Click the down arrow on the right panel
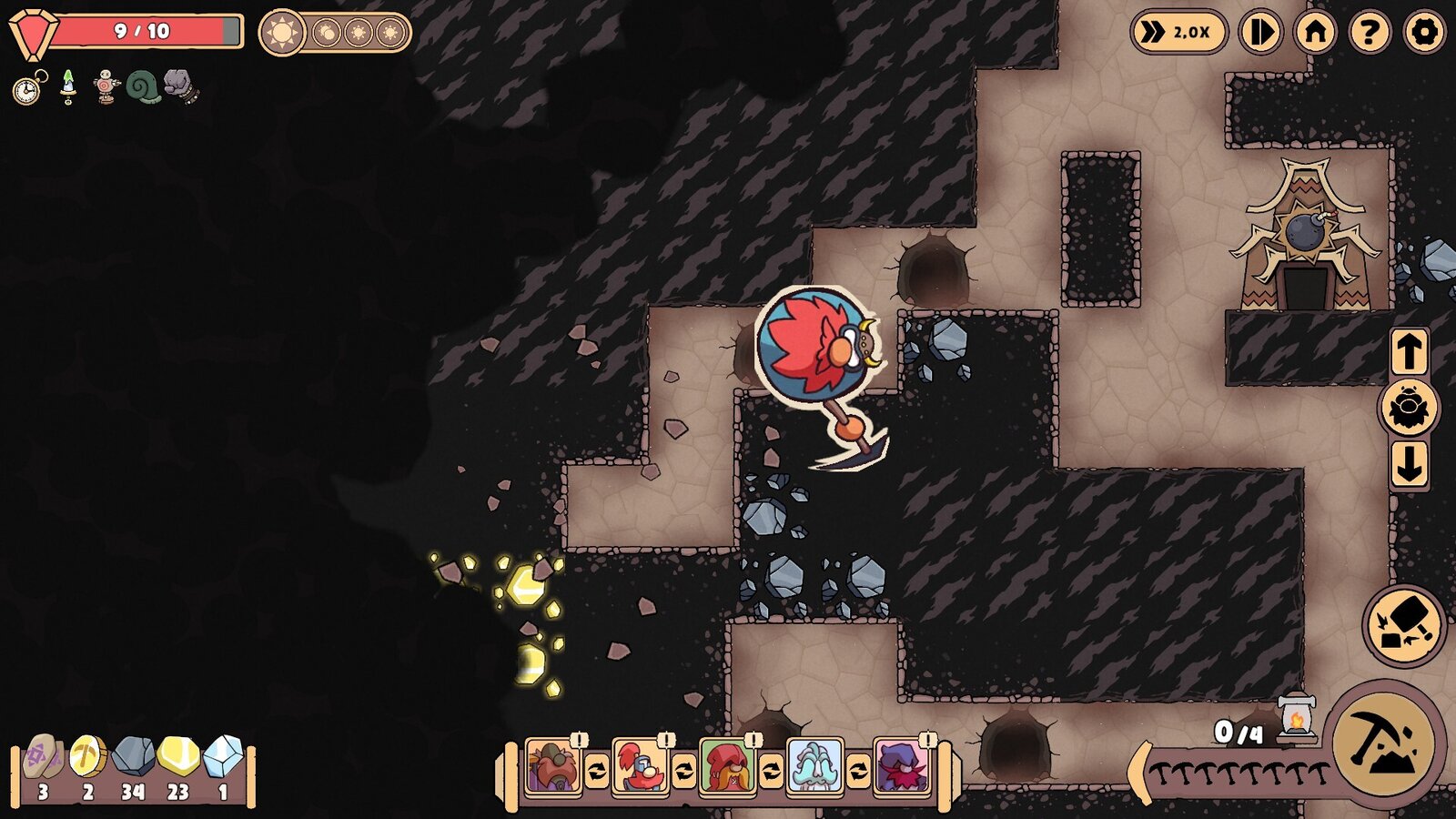 pos(1409,462)
